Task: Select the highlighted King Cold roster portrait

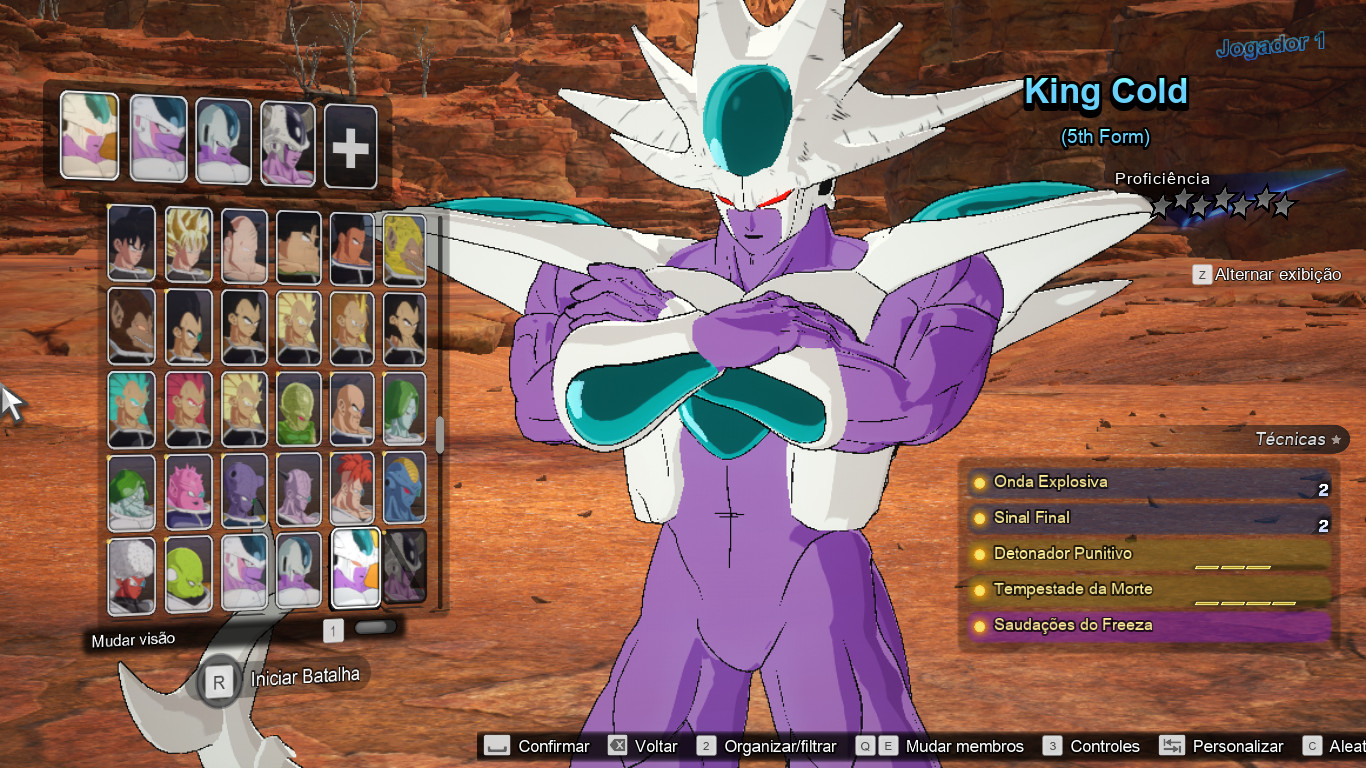Action: [x=355, y=568]
